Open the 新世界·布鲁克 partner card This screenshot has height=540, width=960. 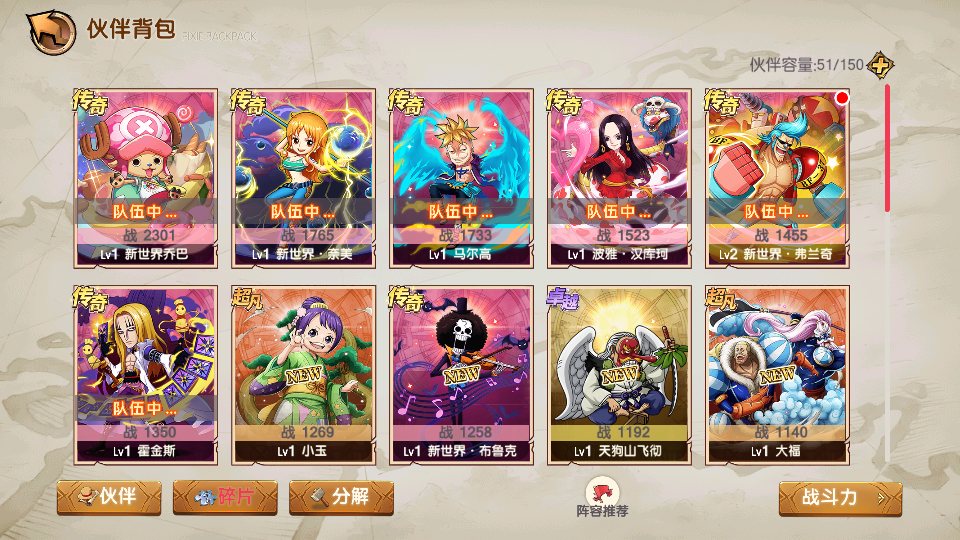coord(462,375)
